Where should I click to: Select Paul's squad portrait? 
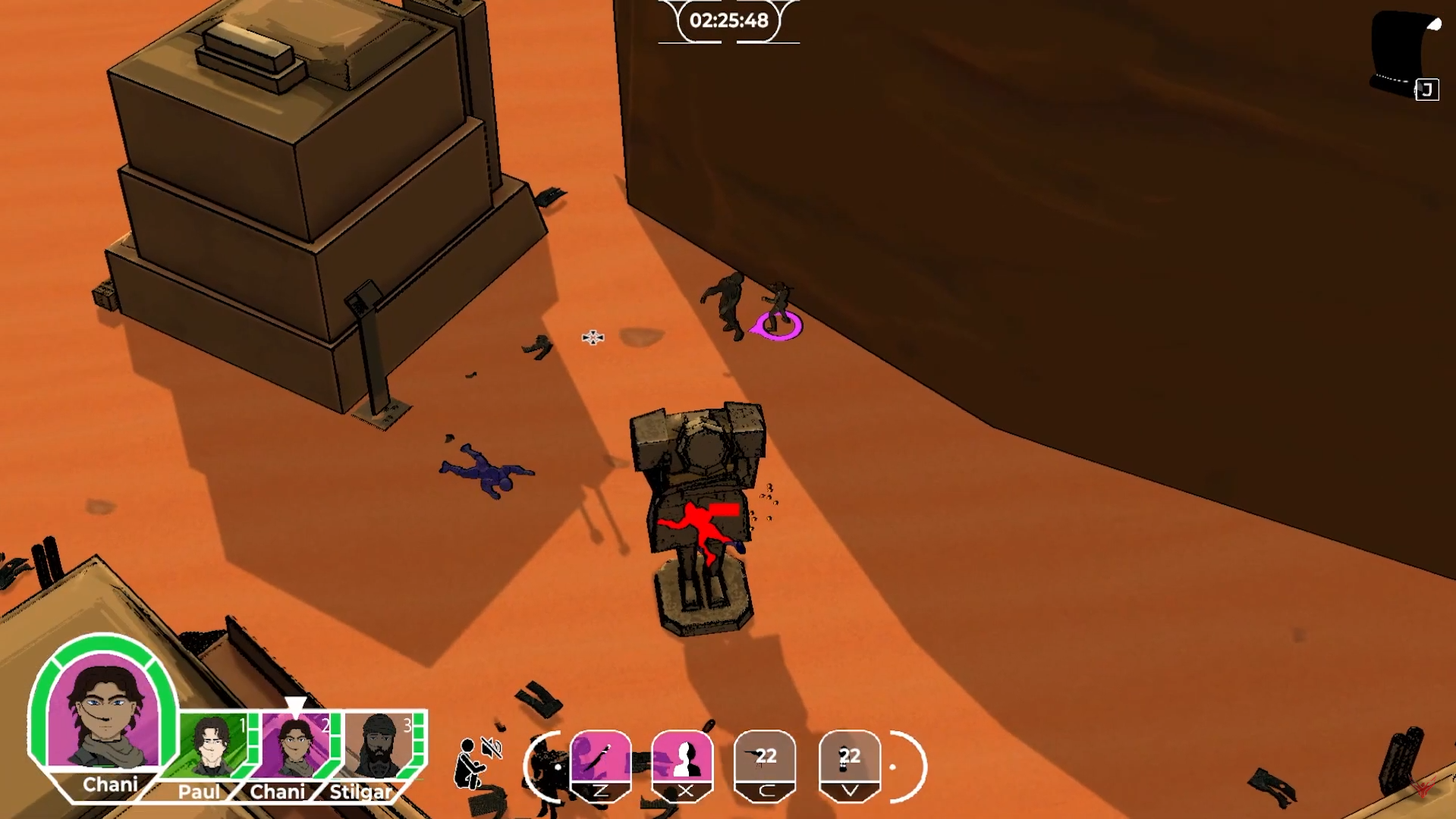[x=213, y=746]
